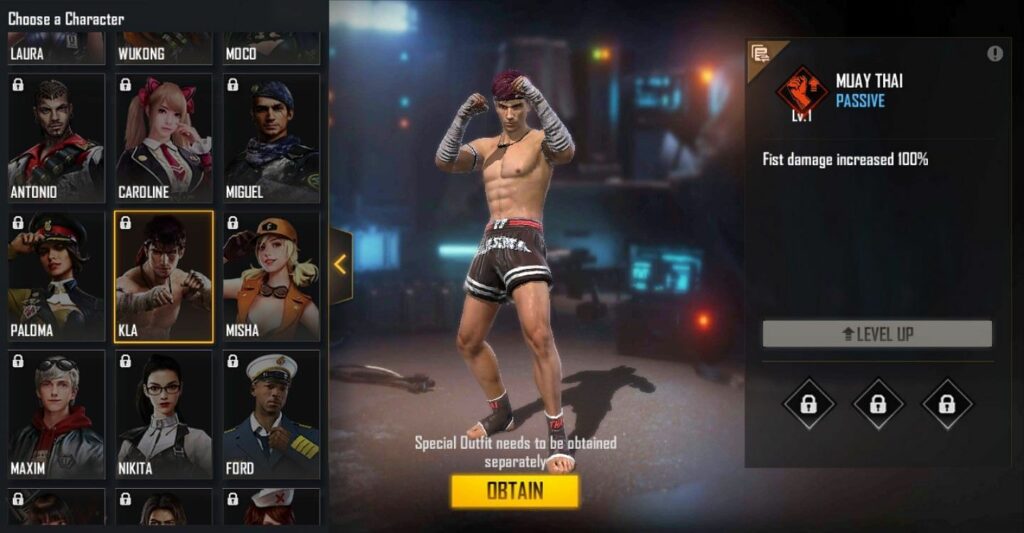
Task: Level up the Muay Thai skill
Action: tap(877, 334)
